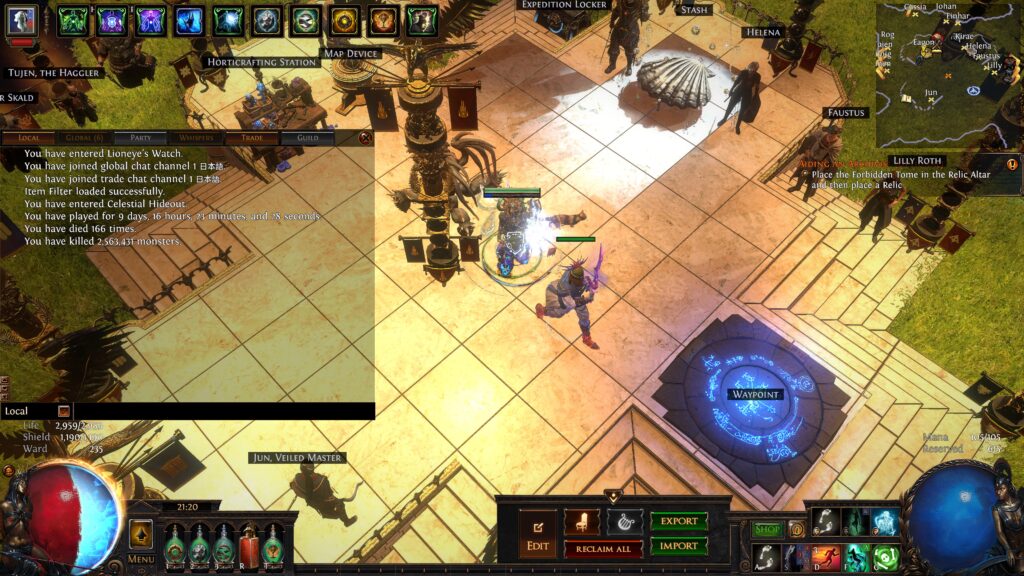Screen dimensions: 1024x576
Task: Use the red life flask
Action: pyautogui.click(x=247, y=547)
